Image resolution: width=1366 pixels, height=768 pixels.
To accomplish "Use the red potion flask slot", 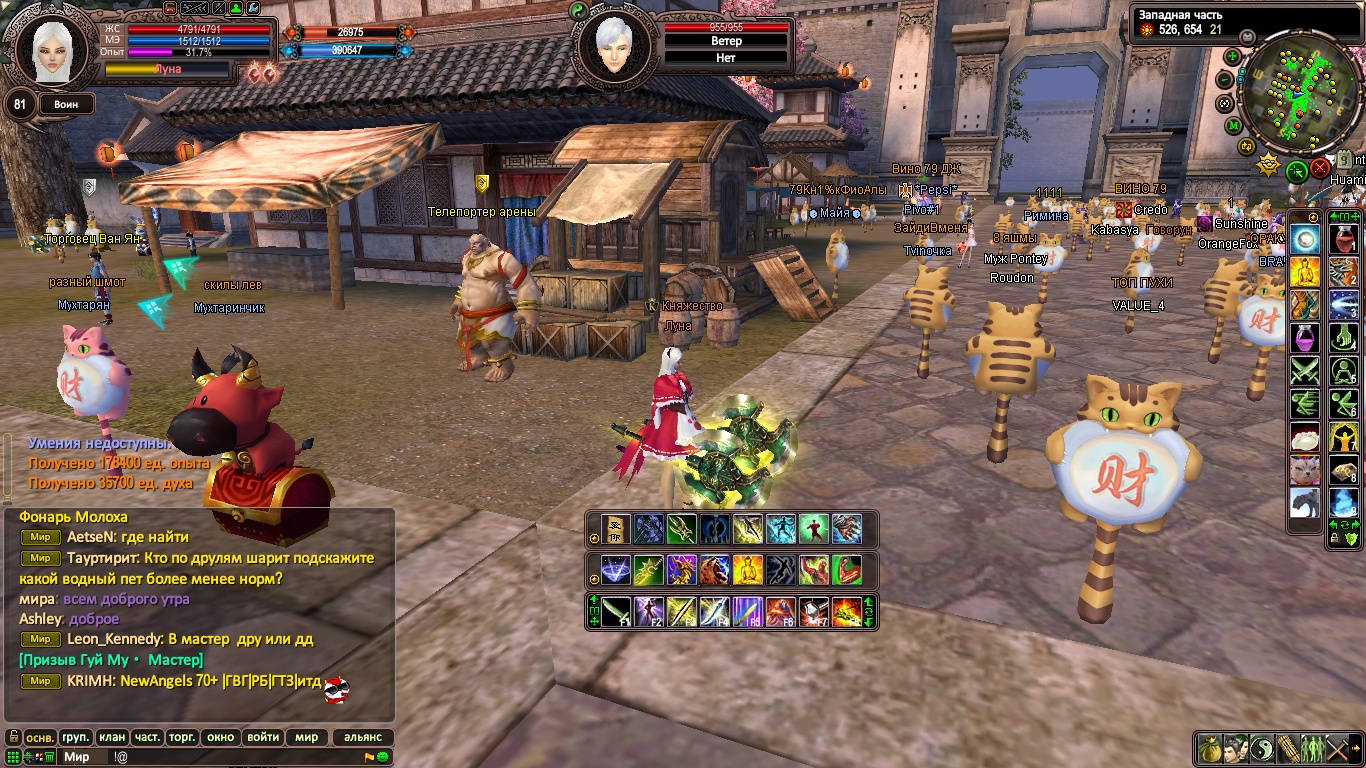I will click(1343, 239).
